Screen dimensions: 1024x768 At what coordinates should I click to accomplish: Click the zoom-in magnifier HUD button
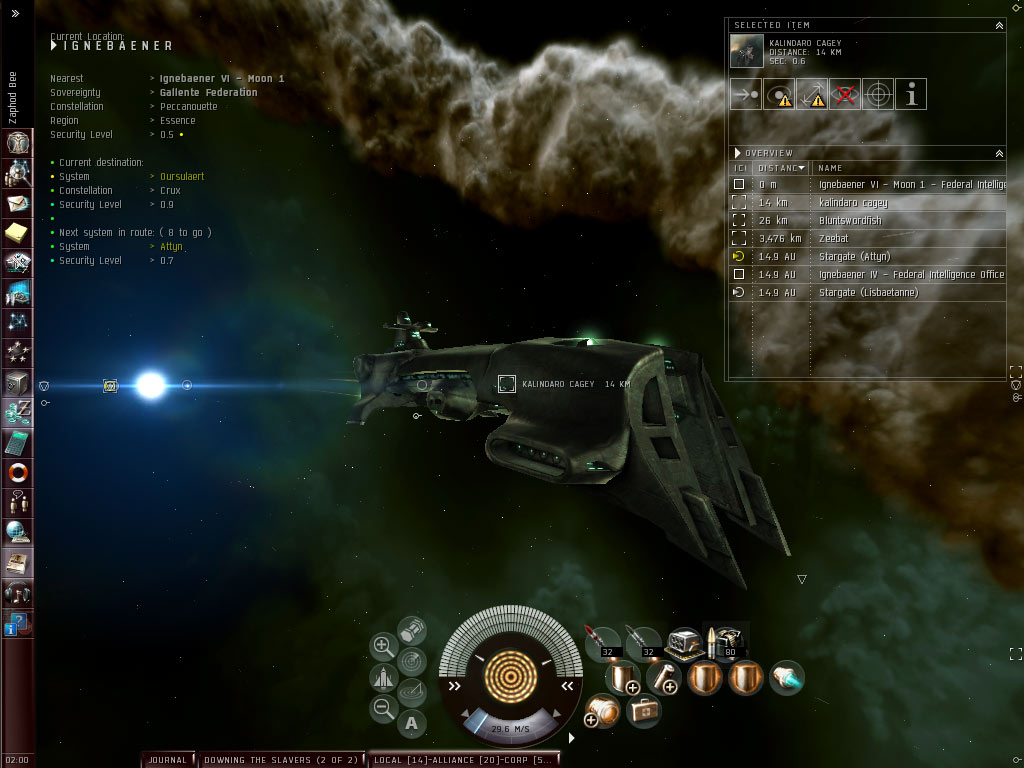(x=383, y=646)
